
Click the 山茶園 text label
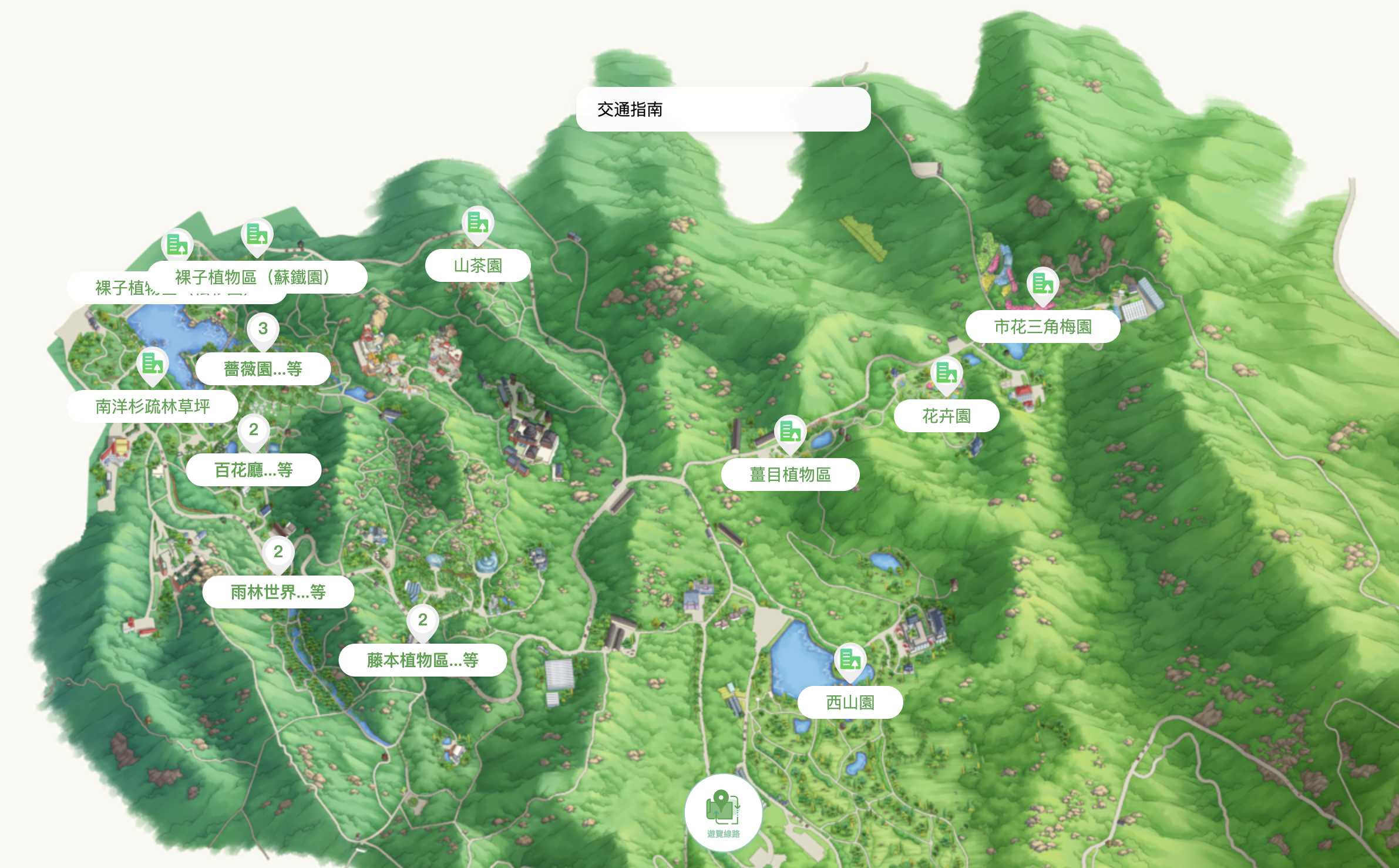coord(478,265)
